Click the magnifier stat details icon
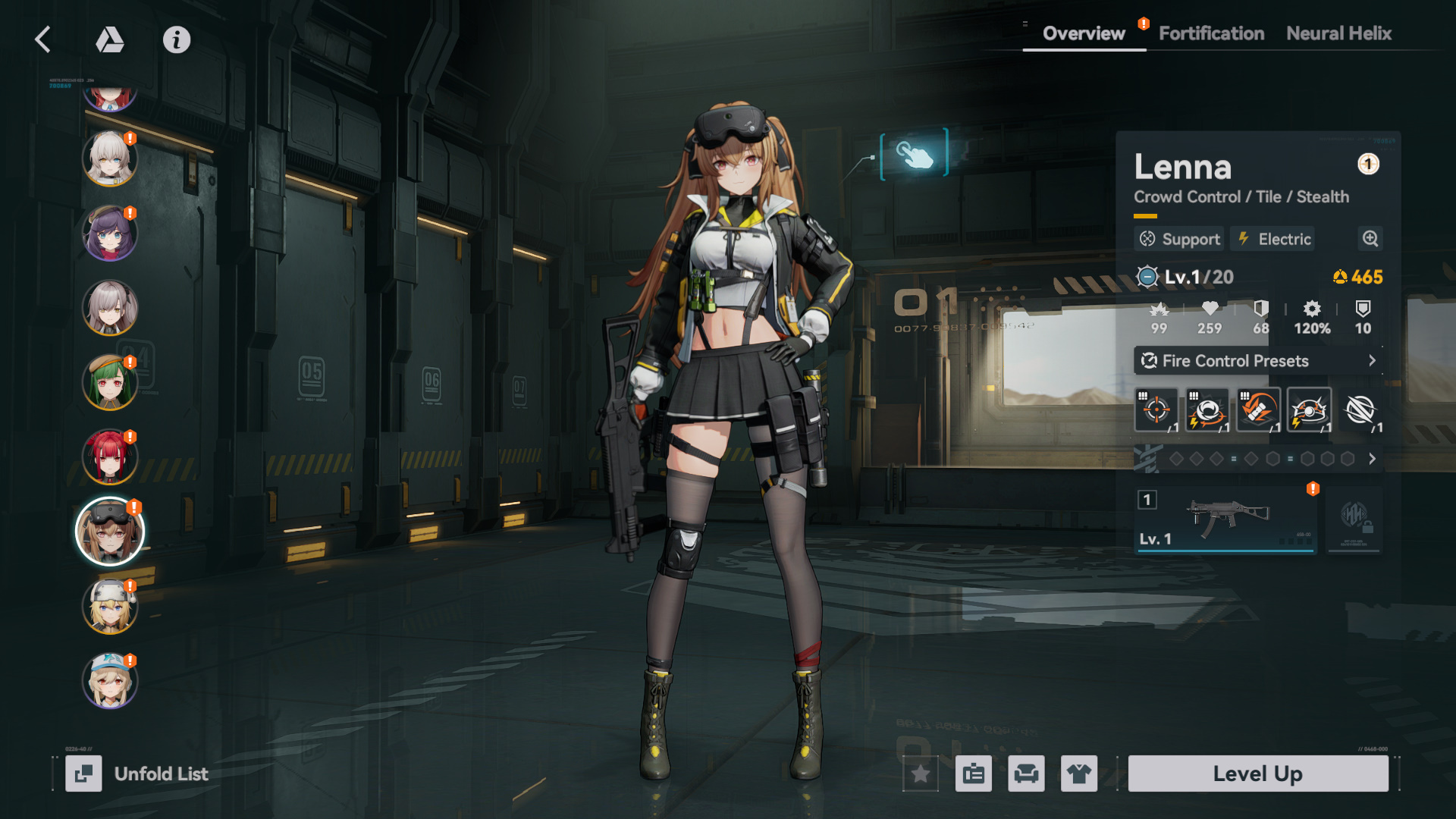The image size is (1456, 819). 1370,239
